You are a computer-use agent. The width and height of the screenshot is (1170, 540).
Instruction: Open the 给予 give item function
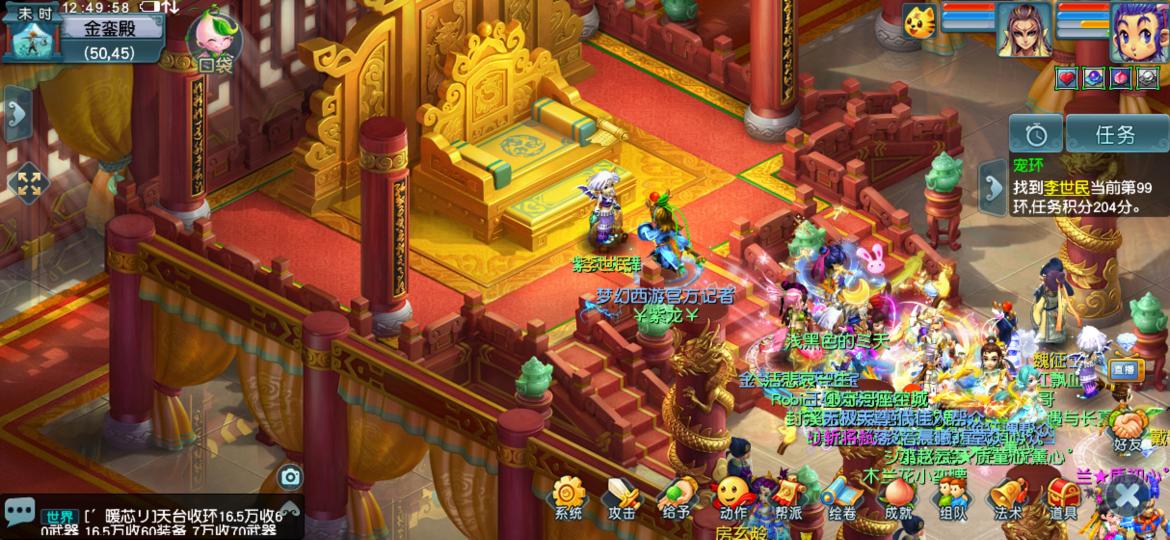point(677,495)
